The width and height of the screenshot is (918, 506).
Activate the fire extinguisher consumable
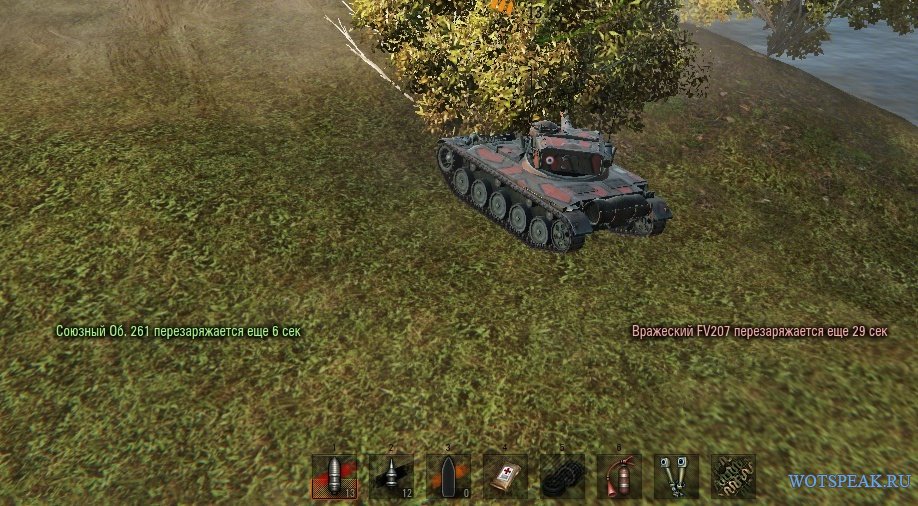click(619, 475)
